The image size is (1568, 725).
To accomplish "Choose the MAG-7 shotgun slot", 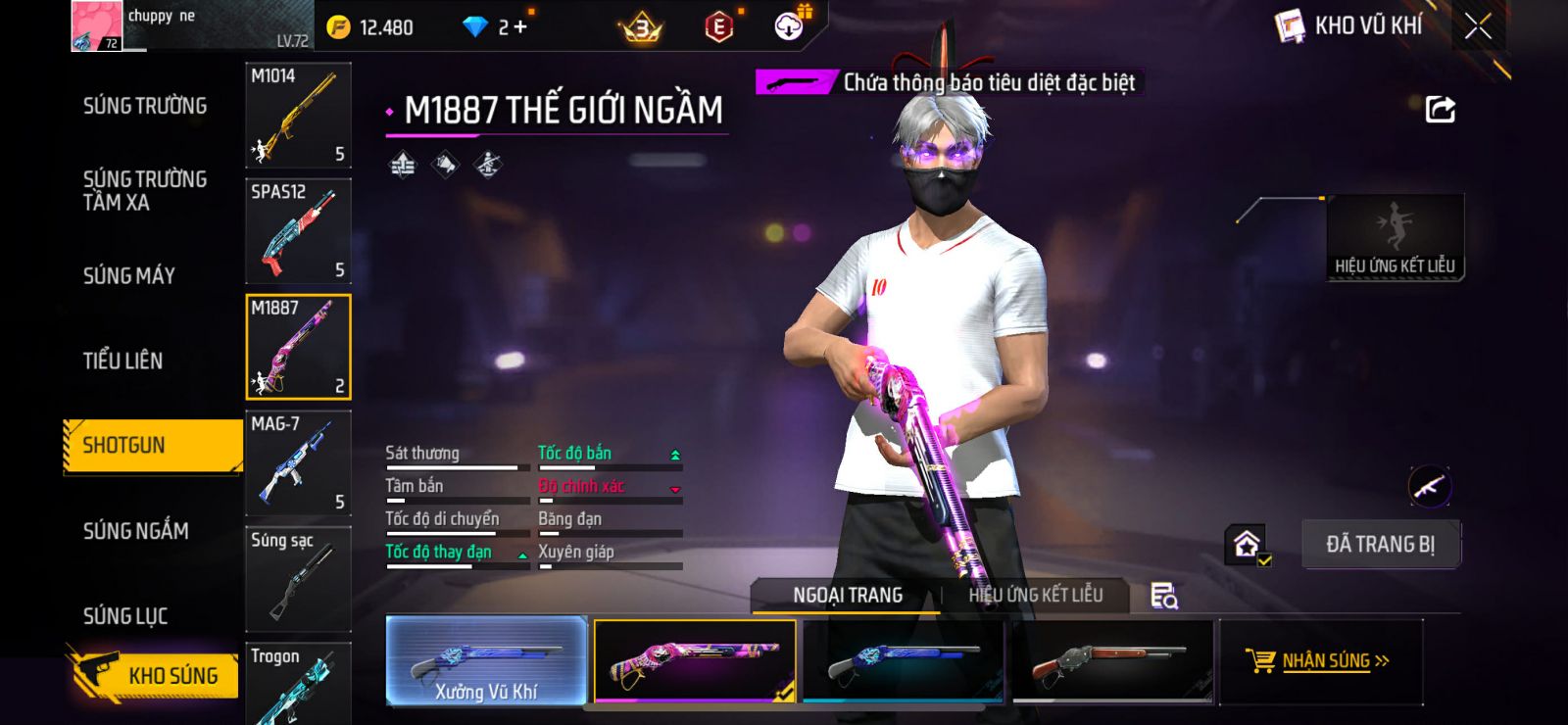I will 298,462.
